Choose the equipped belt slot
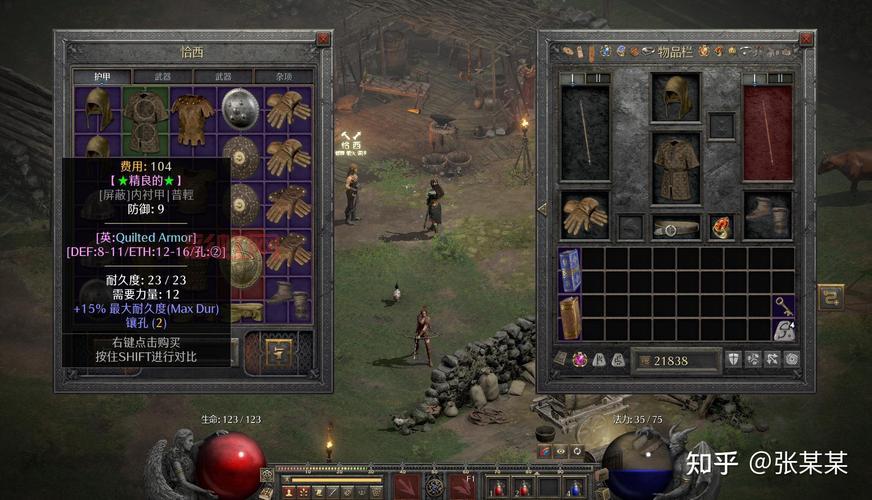Image resolution: width=872 pixels, height=500 pixels. [676, 228]
